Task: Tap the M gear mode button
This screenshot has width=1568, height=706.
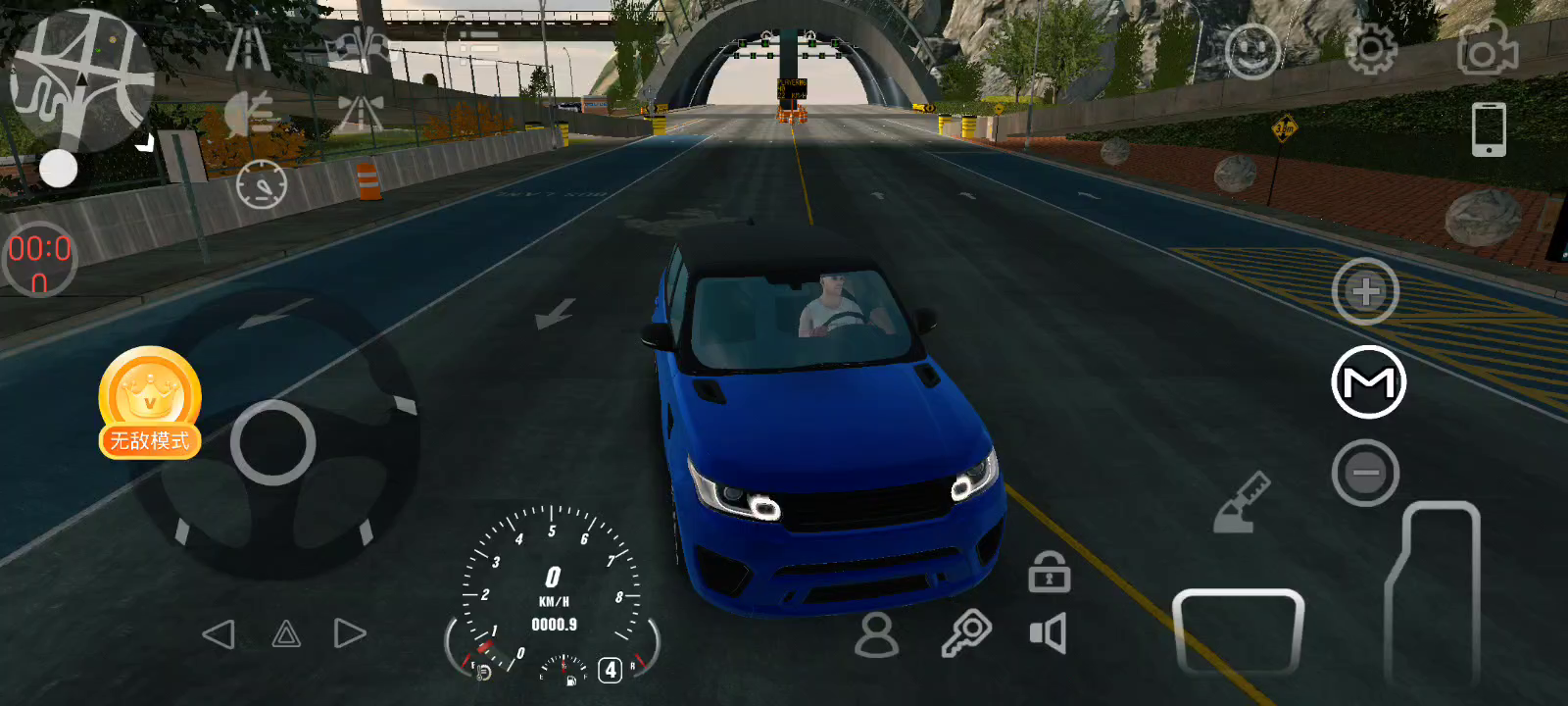Action: (x=1368, y=382)
